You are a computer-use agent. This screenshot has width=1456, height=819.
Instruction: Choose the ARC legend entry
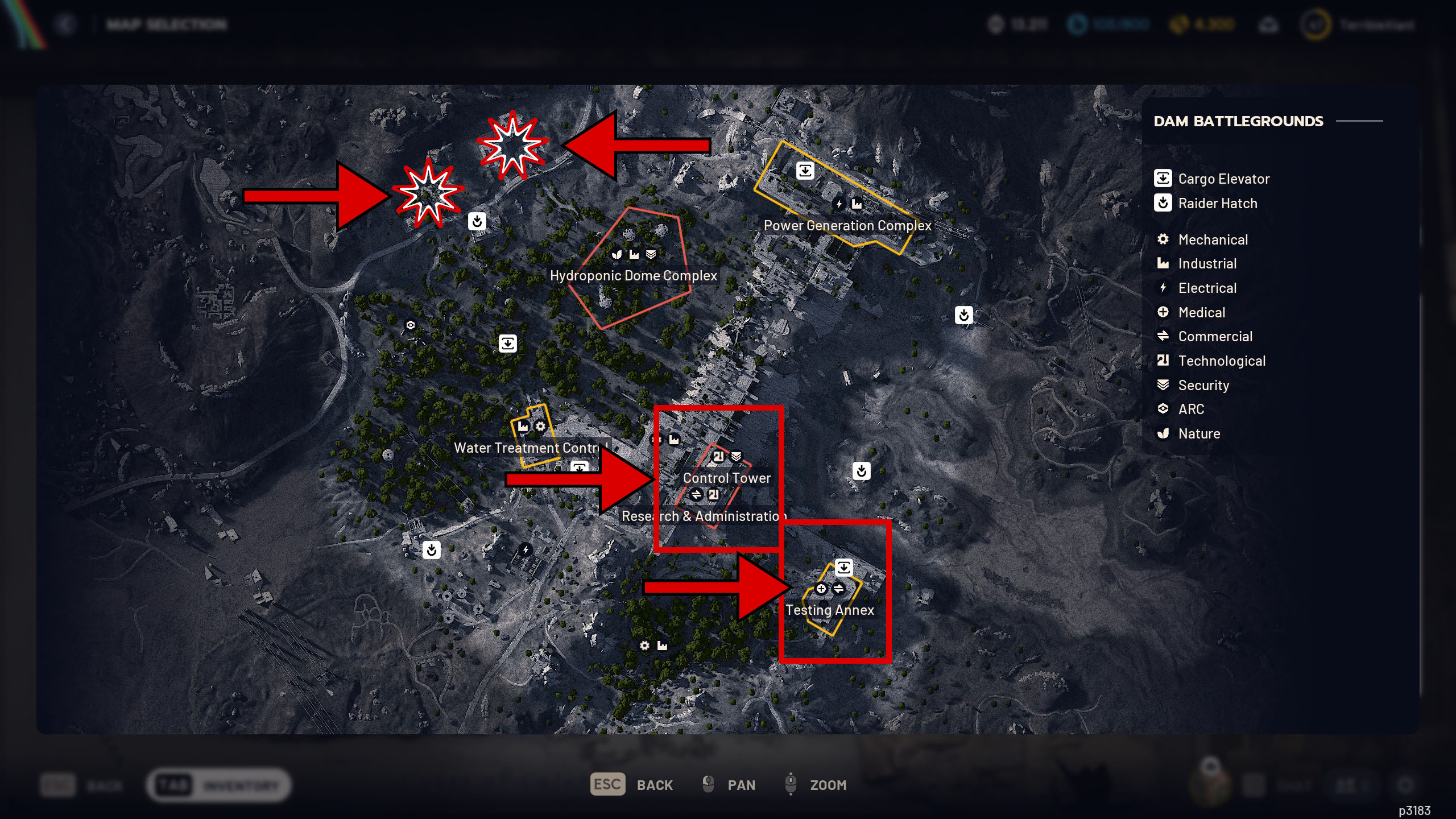1191,409
